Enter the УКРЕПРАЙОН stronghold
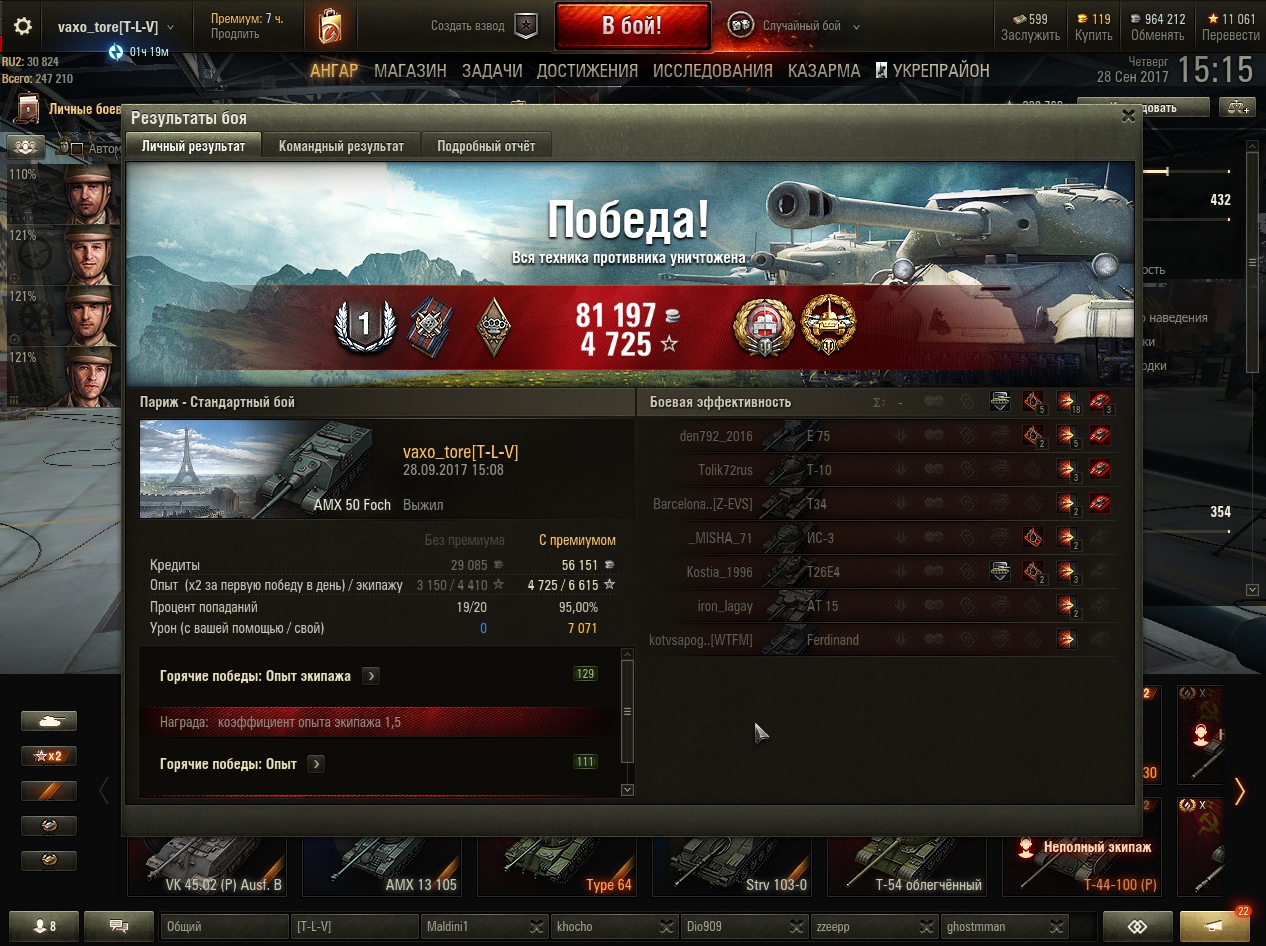 pos(932,71)
